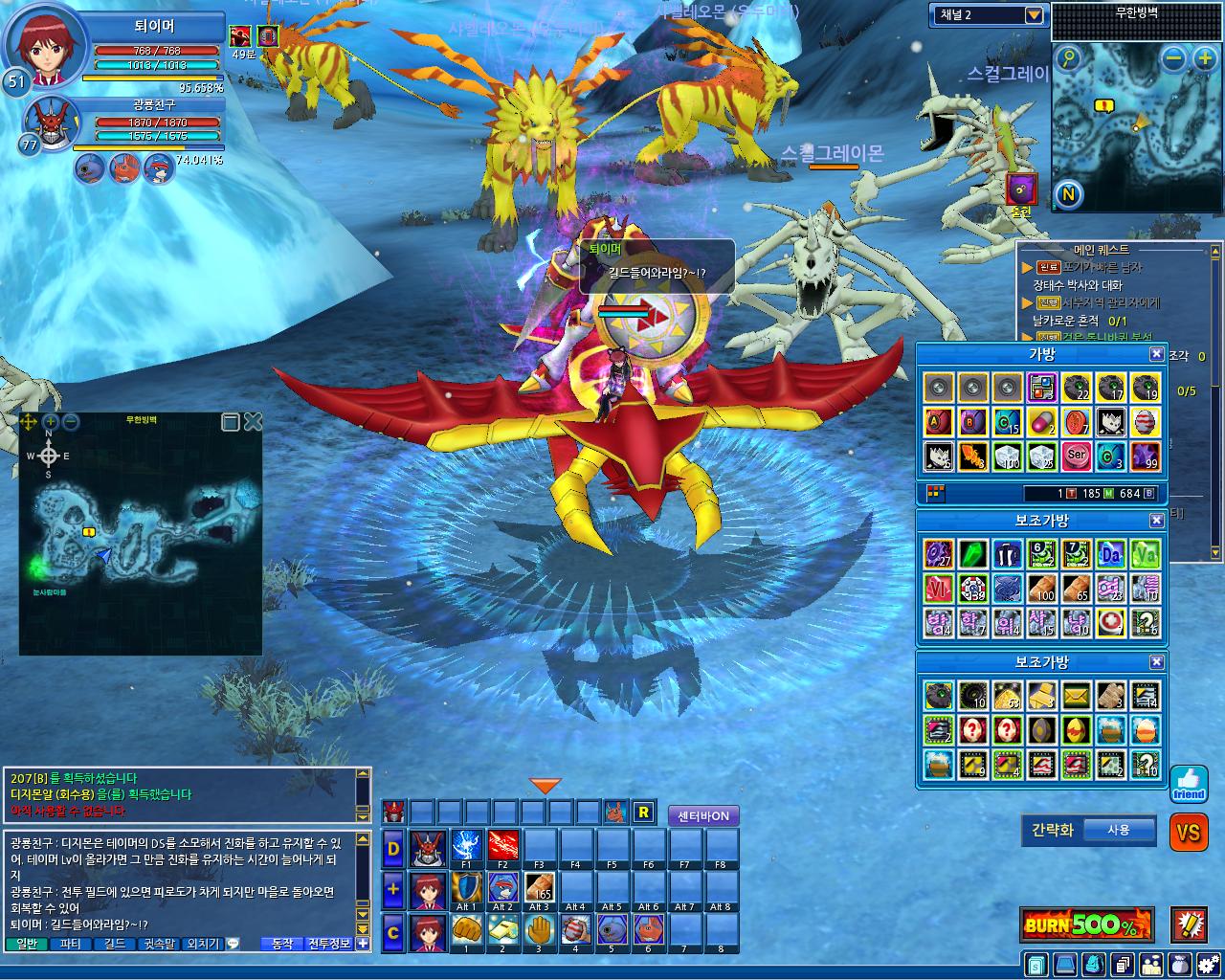The height and width of the screenshot is (980, 1225).
Task: Use the F2 red slash skill
Action: 503,848
